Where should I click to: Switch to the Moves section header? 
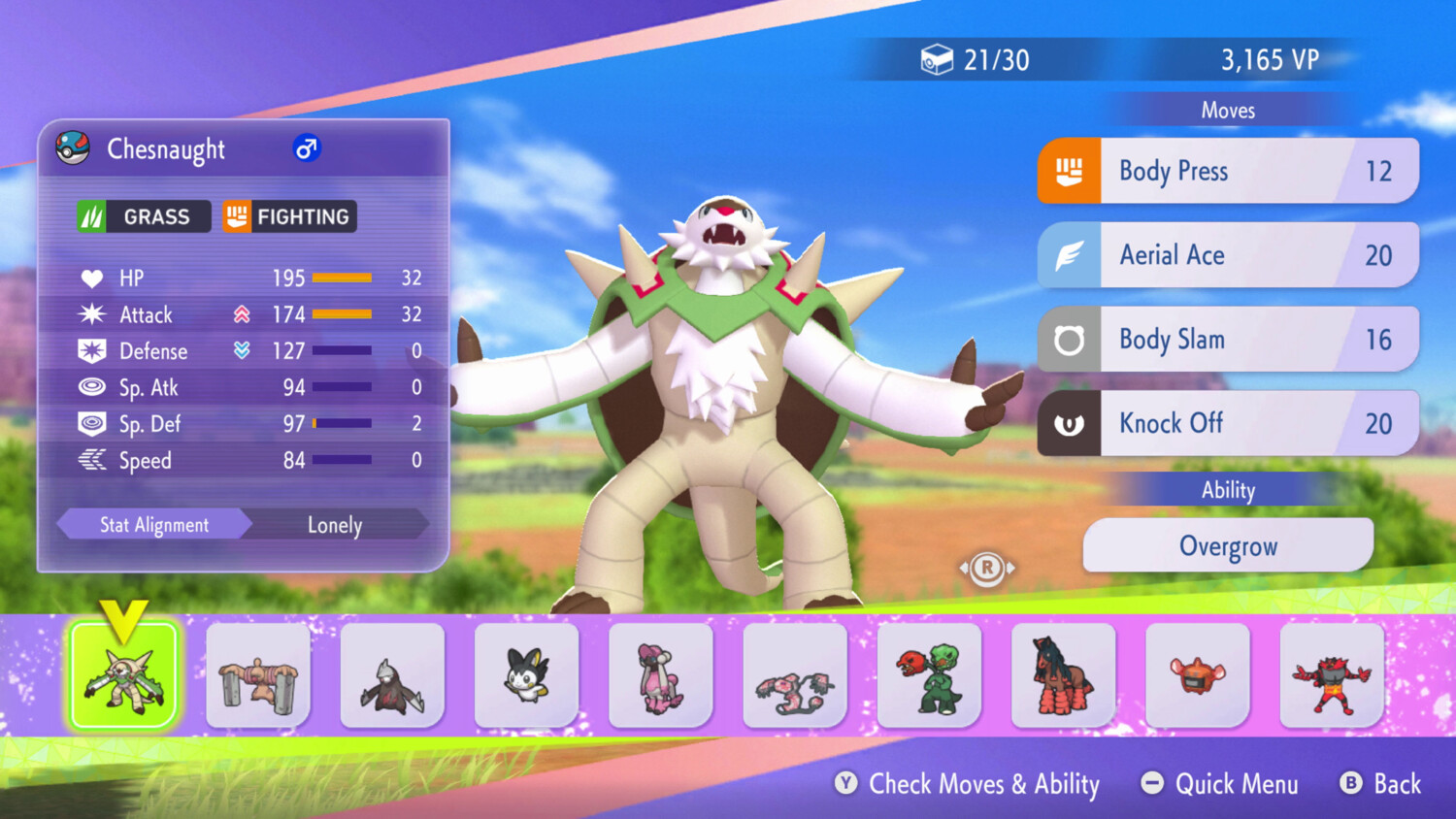pyautogui.click(x=1228, y=110)
